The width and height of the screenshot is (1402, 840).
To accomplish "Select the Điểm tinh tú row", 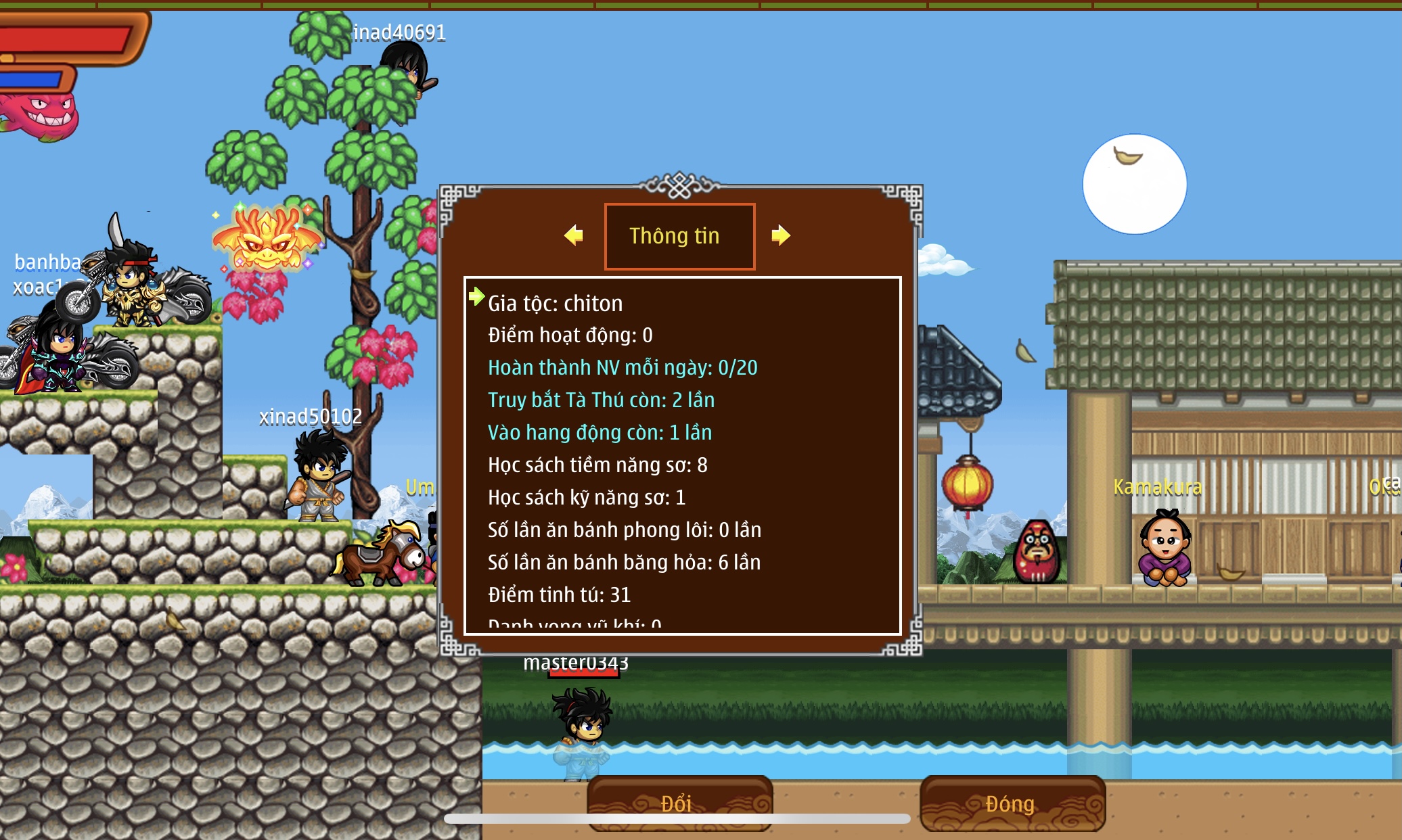I will click(x=559, y=595).
